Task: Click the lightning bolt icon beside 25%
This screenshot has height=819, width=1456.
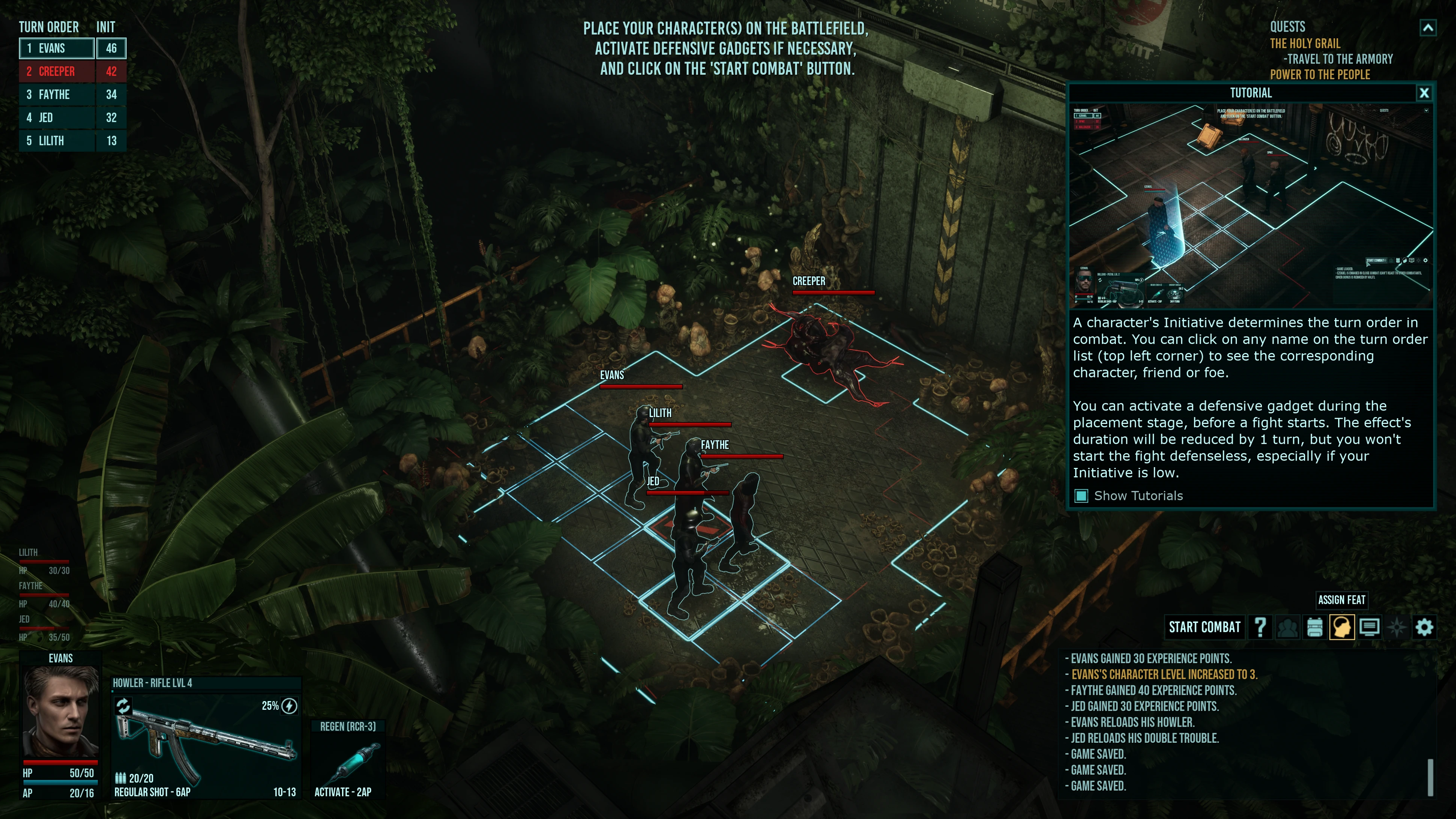Action: pyautogui.click(x=289, y=706)
